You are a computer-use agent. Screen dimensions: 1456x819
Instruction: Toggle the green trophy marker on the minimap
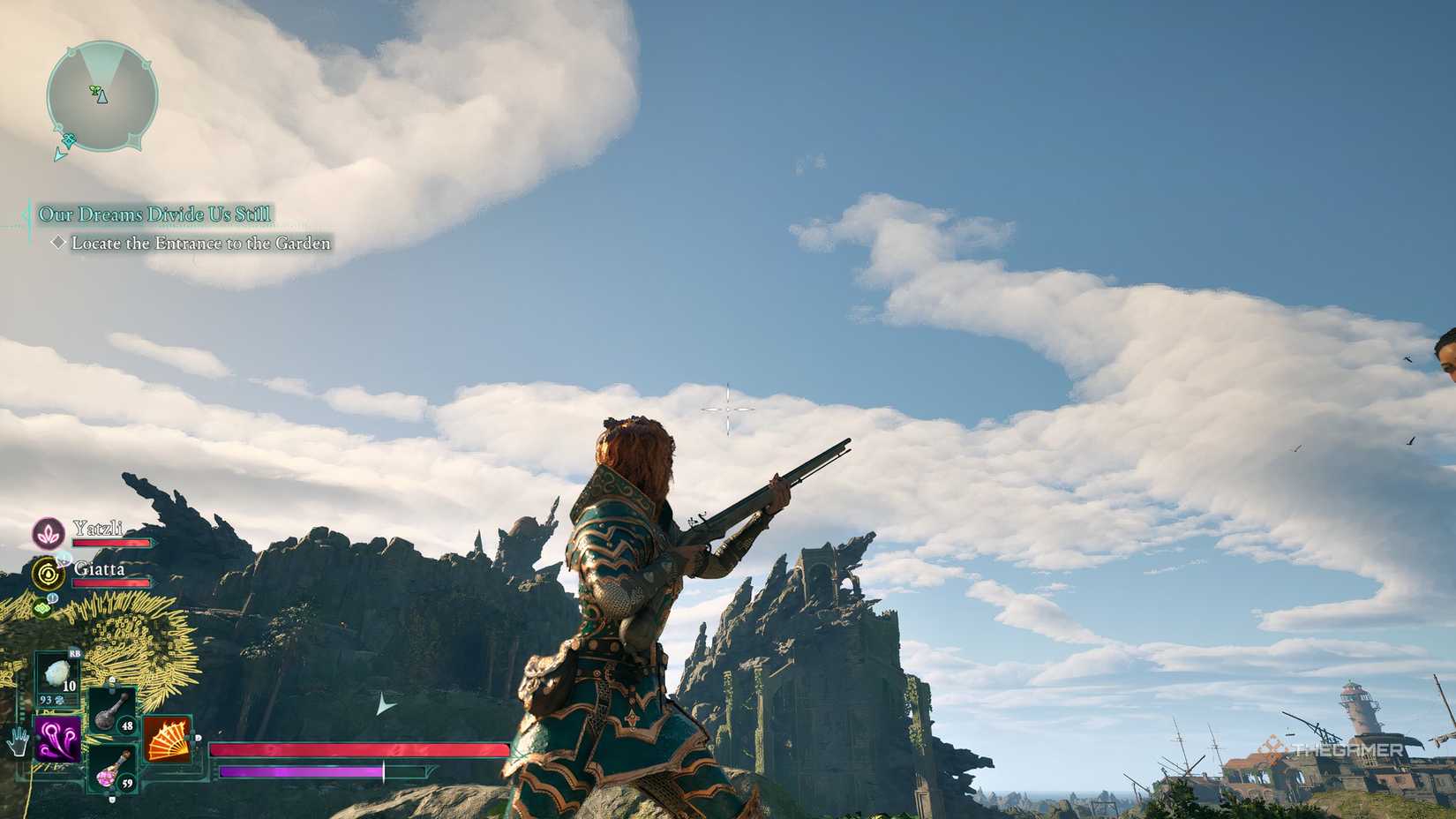(94, 89)
